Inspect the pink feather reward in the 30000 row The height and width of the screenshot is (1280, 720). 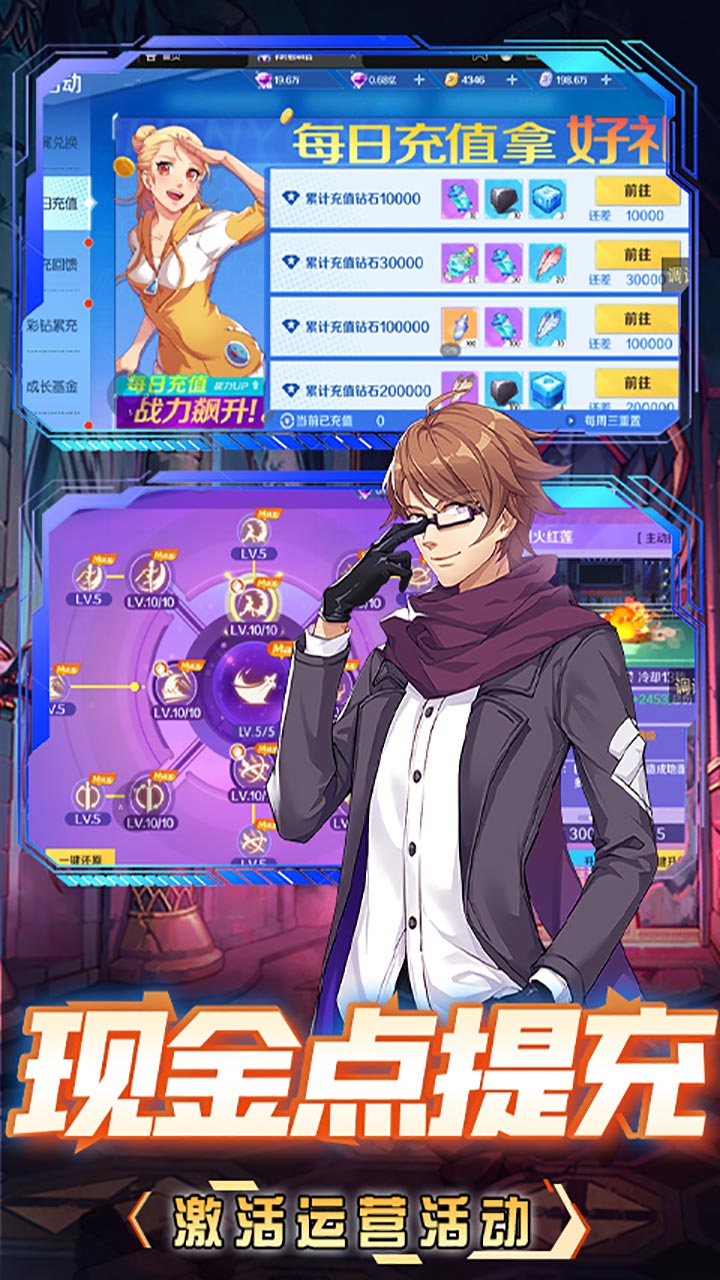(547, 263)
